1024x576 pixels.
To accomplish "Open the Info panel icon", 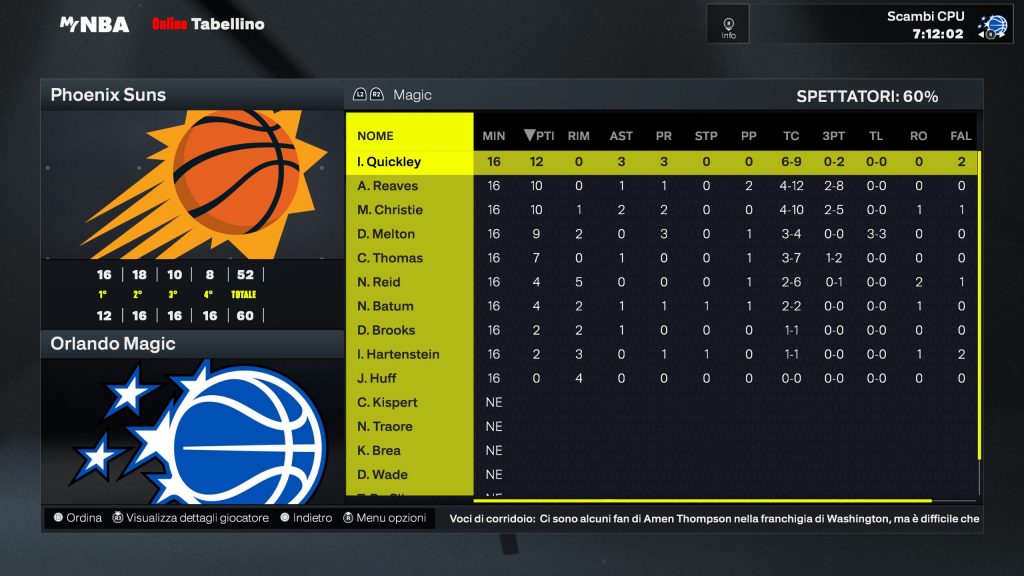I will [728, 24].
